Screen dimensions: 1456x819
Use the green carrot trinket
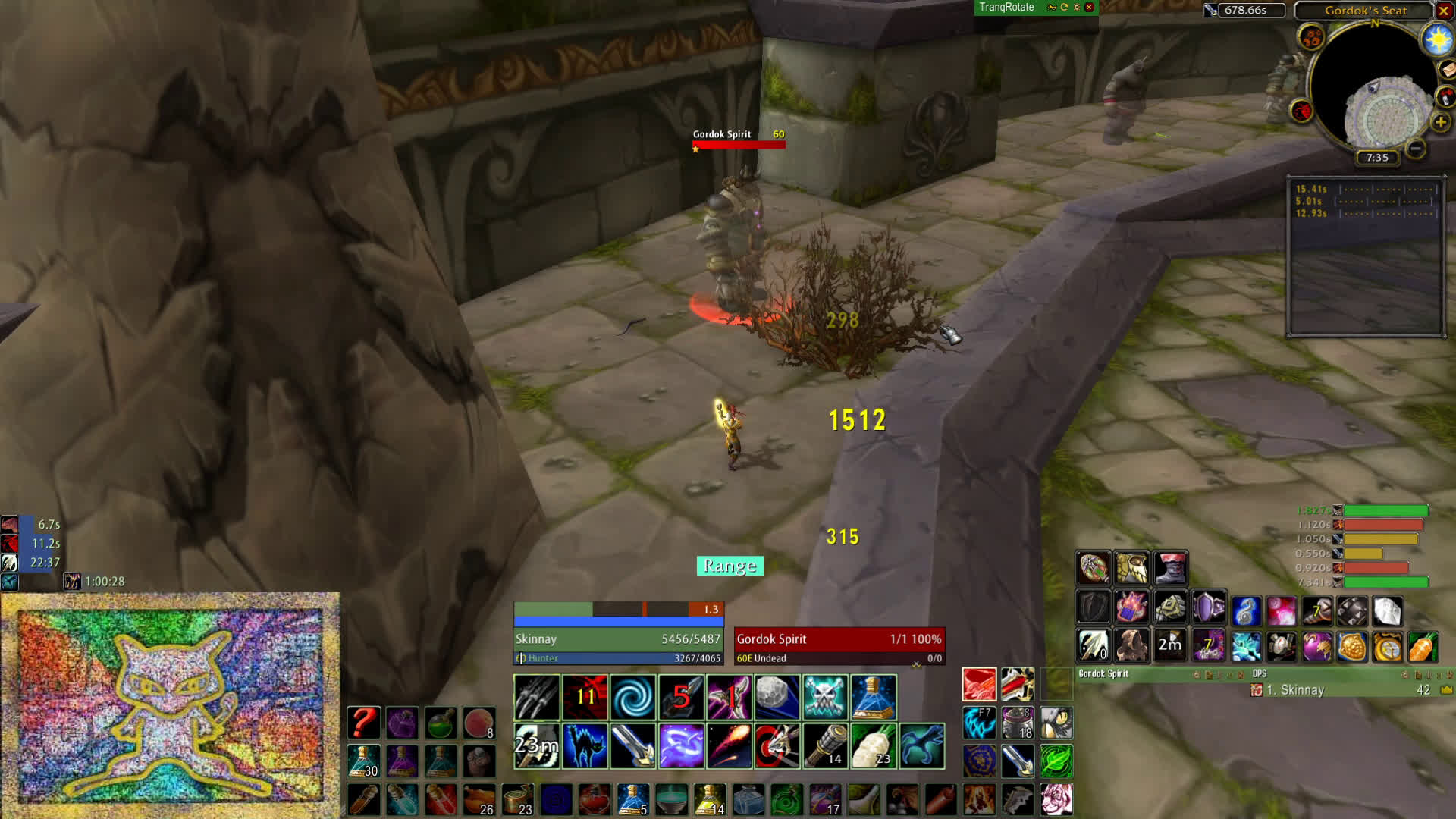click(x=1423, y=647)
